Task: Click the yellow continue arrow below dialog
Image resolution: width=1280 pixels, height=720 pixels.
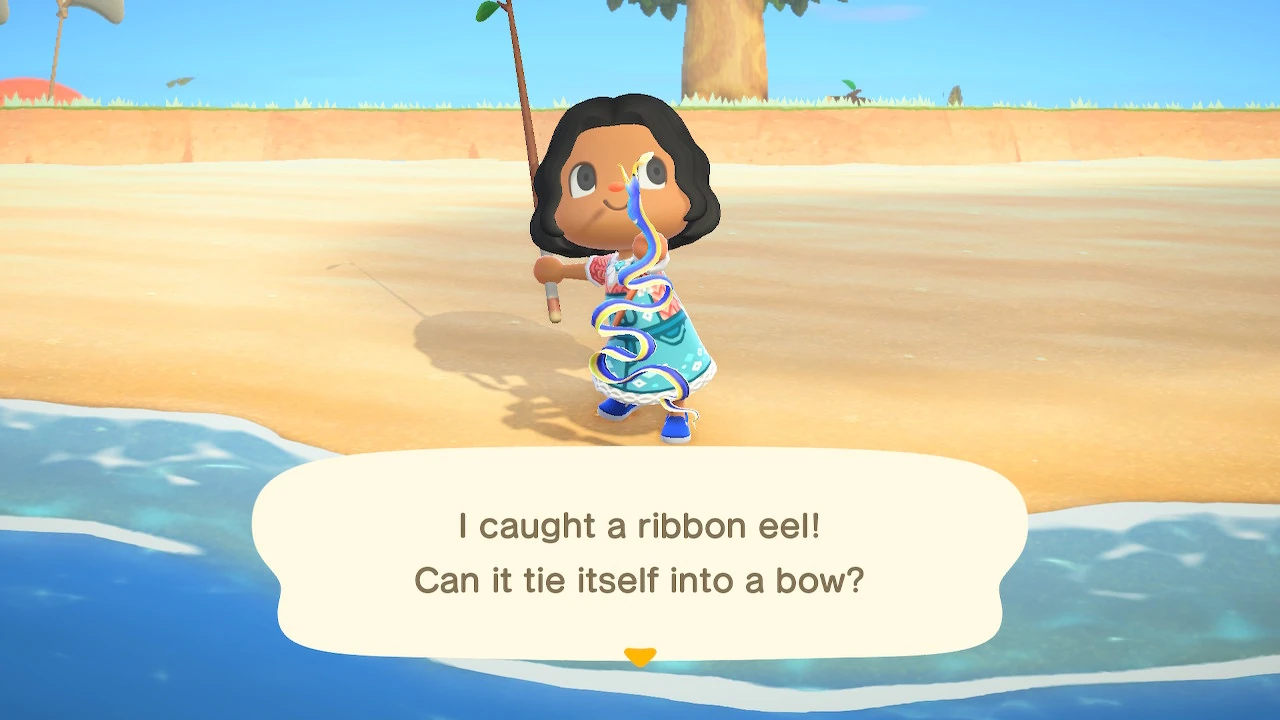Action: tap(640, 656)
